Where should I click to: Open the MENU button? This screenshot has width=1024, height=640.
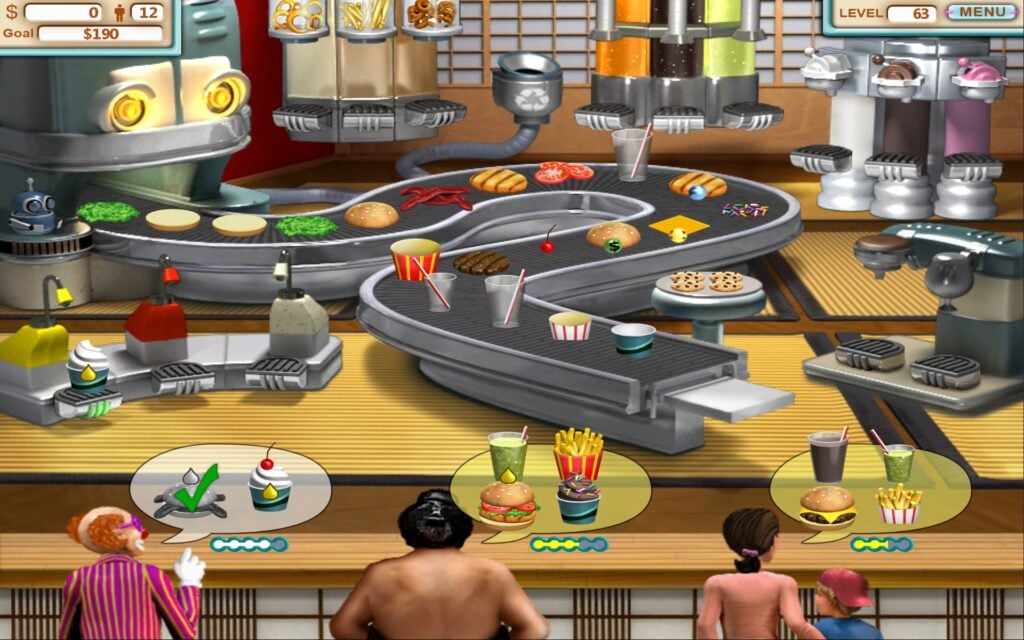pyautogui.click(x=981, y=12)
